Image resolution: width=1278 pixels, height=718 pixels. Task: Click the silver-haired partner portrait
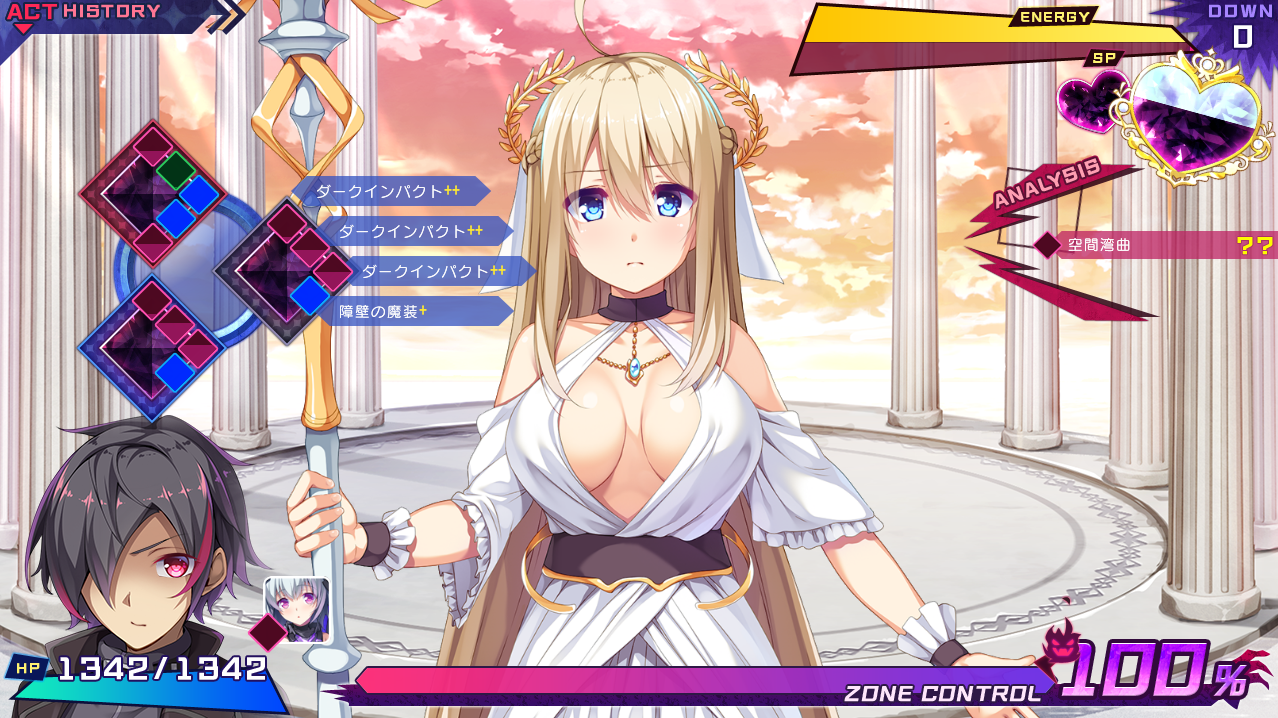click(296, 608)
